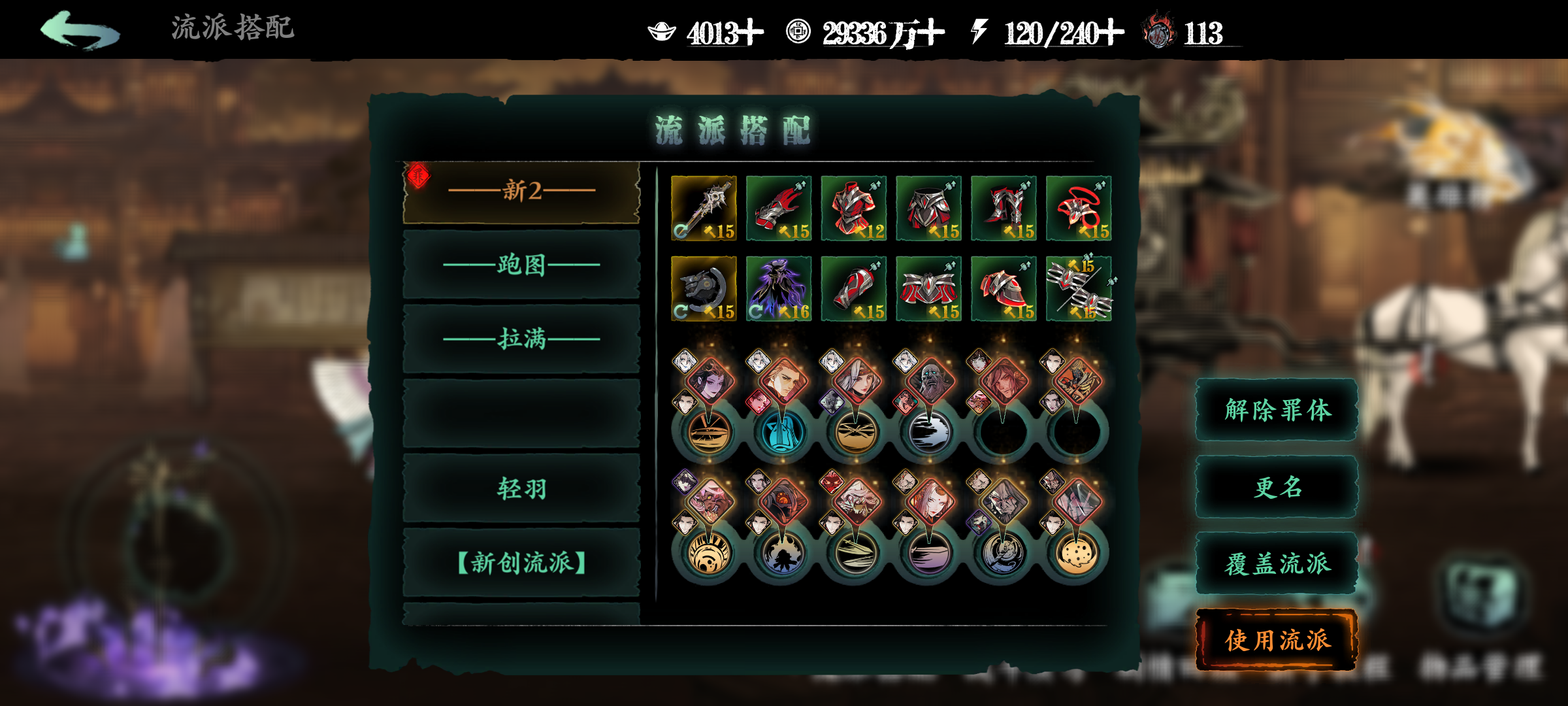This screenshot has height=706, width=1568.
Task: Apply build with 使用流派 button
Action: coord(1277,641)
